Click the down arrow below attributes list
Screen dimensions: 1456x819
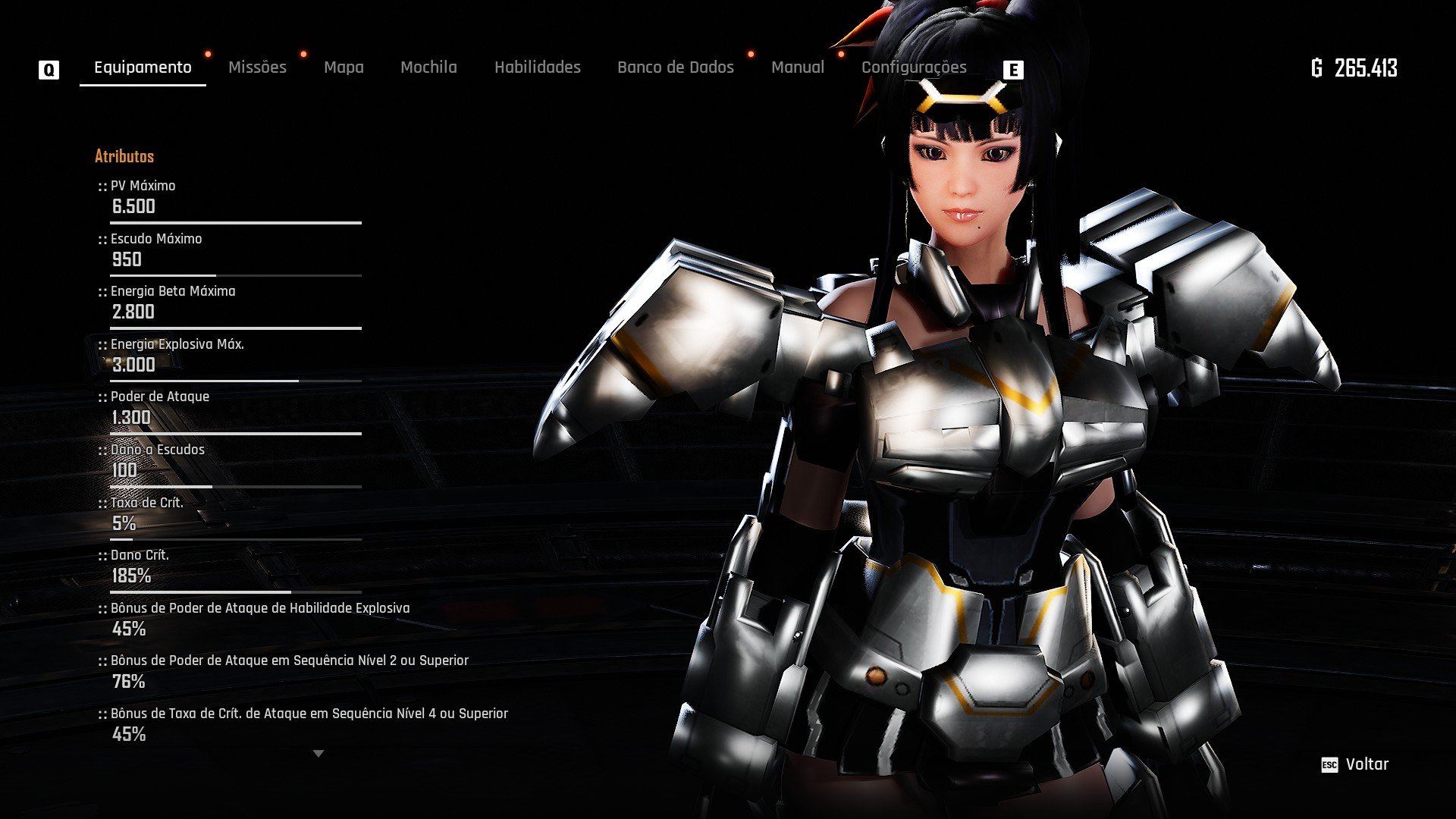click(x=318, y=754)
